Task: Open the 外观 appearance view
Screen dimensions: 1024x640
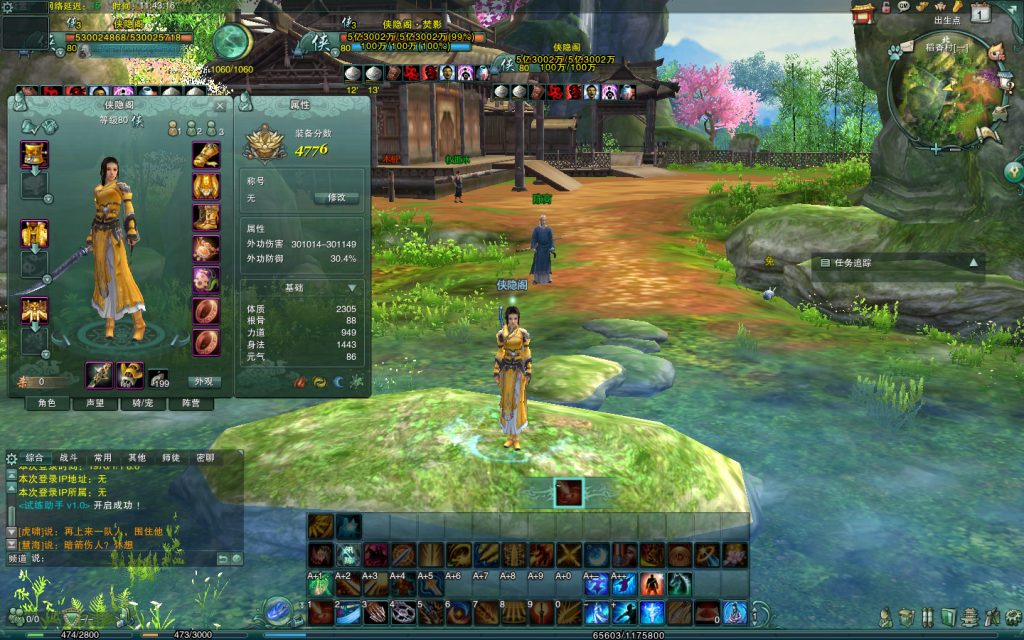Action: click(204, 381)
